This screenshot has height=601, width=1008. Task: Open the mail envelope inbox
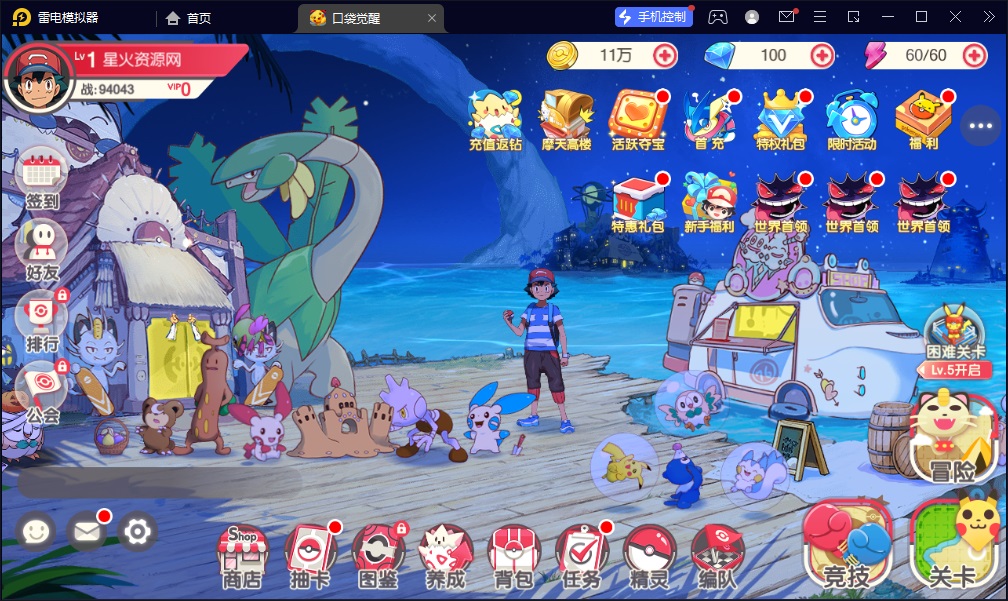click(88, 531)
